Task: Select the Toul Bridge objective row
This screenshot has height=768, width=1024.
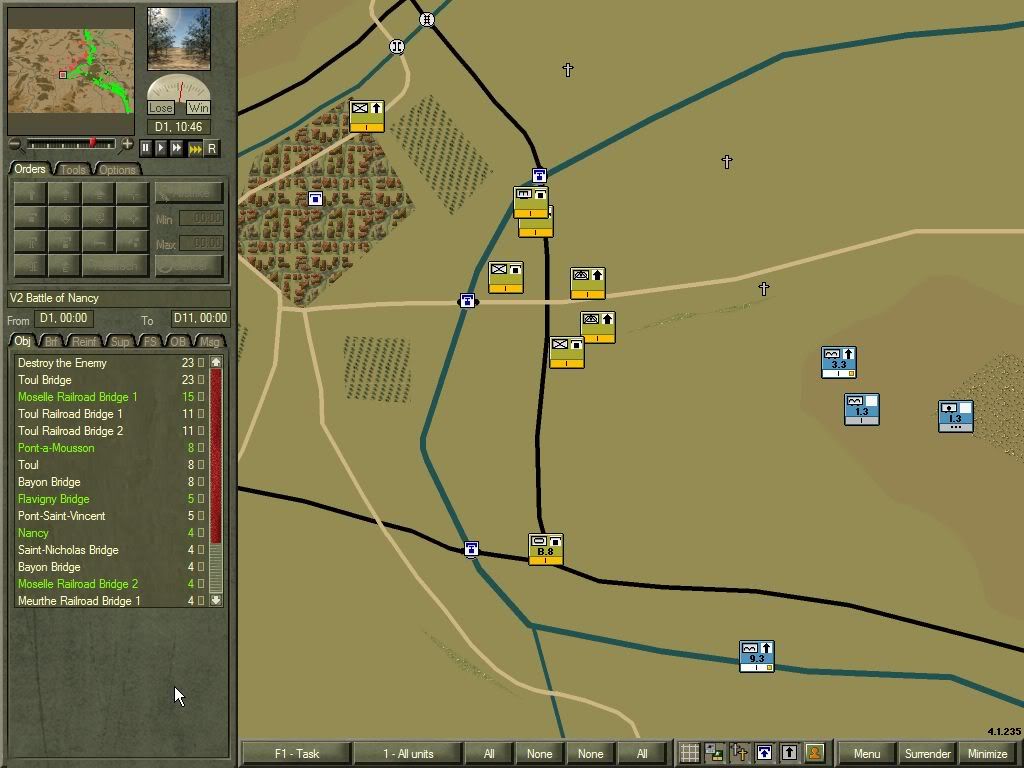Action: pyautogui.click(x=45, y=380)
